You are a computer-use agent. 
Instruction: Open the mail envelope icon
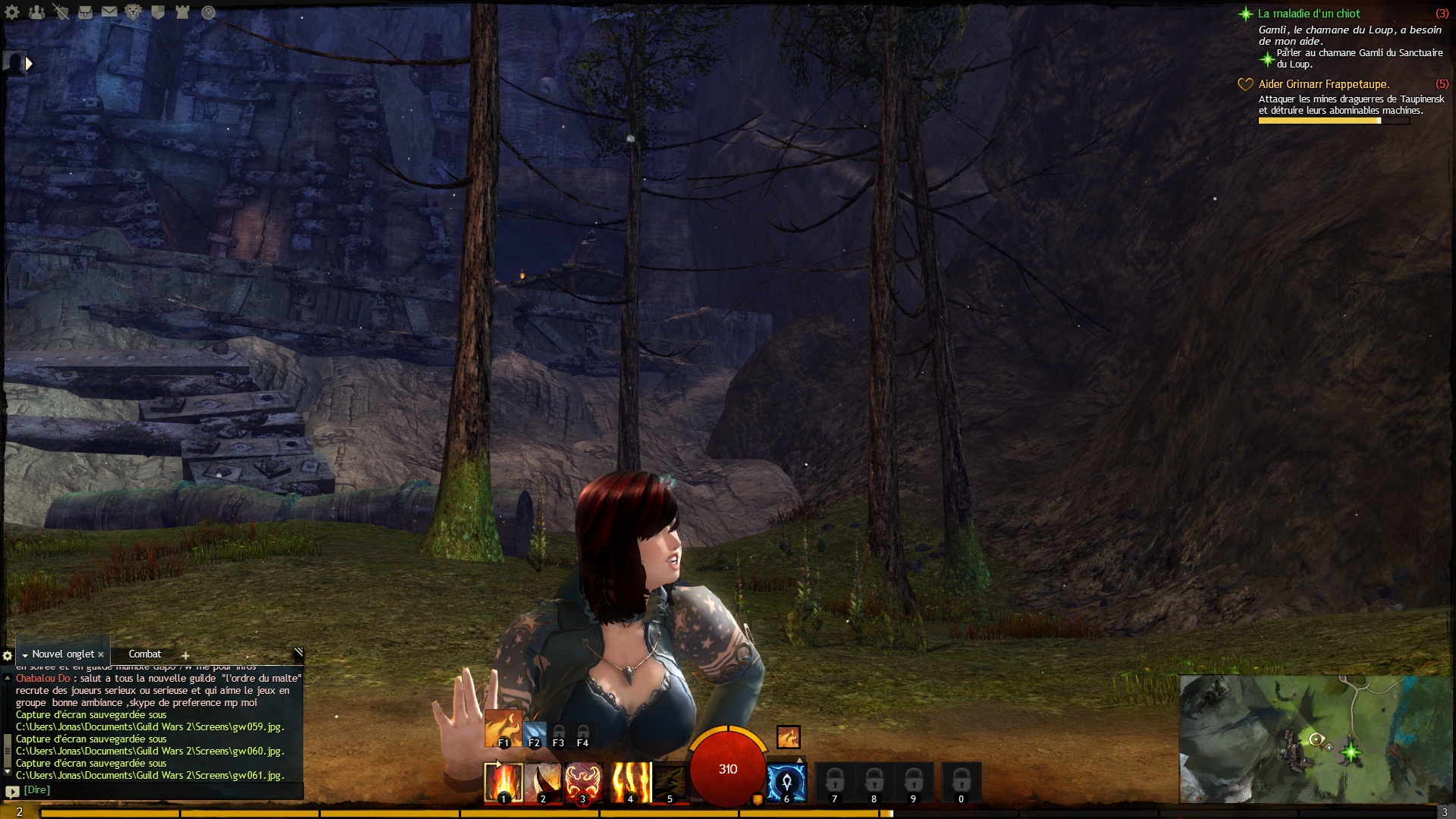[109, 12]
